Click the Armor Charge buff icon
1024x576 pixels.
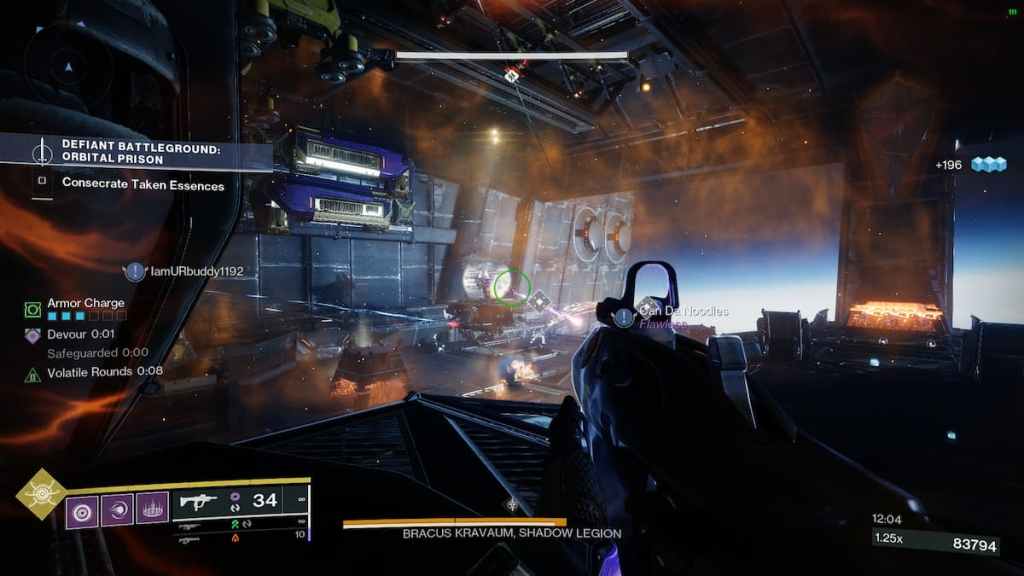(x=33, y=309)
